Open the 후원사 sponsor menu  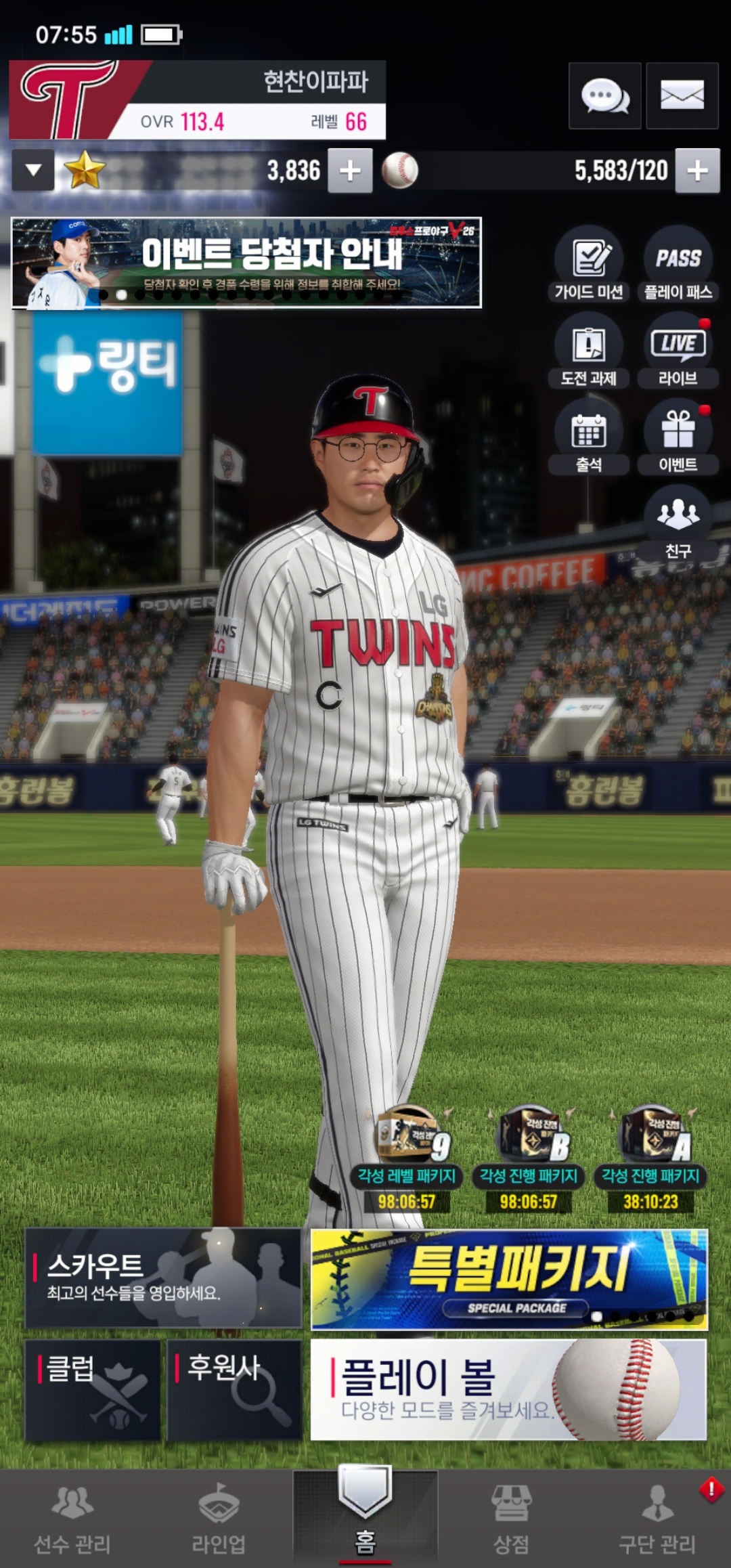pos(234,1390)
